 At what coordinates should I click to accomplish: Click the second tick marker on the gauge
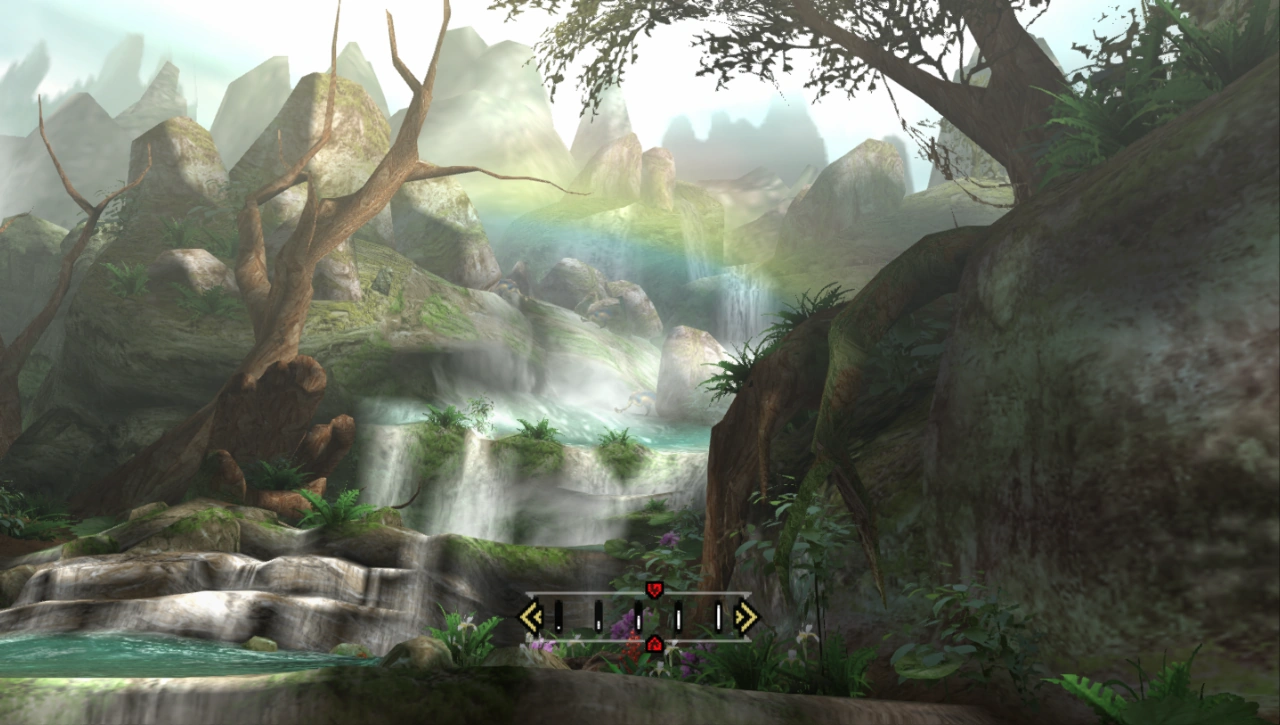click(598, 615)
